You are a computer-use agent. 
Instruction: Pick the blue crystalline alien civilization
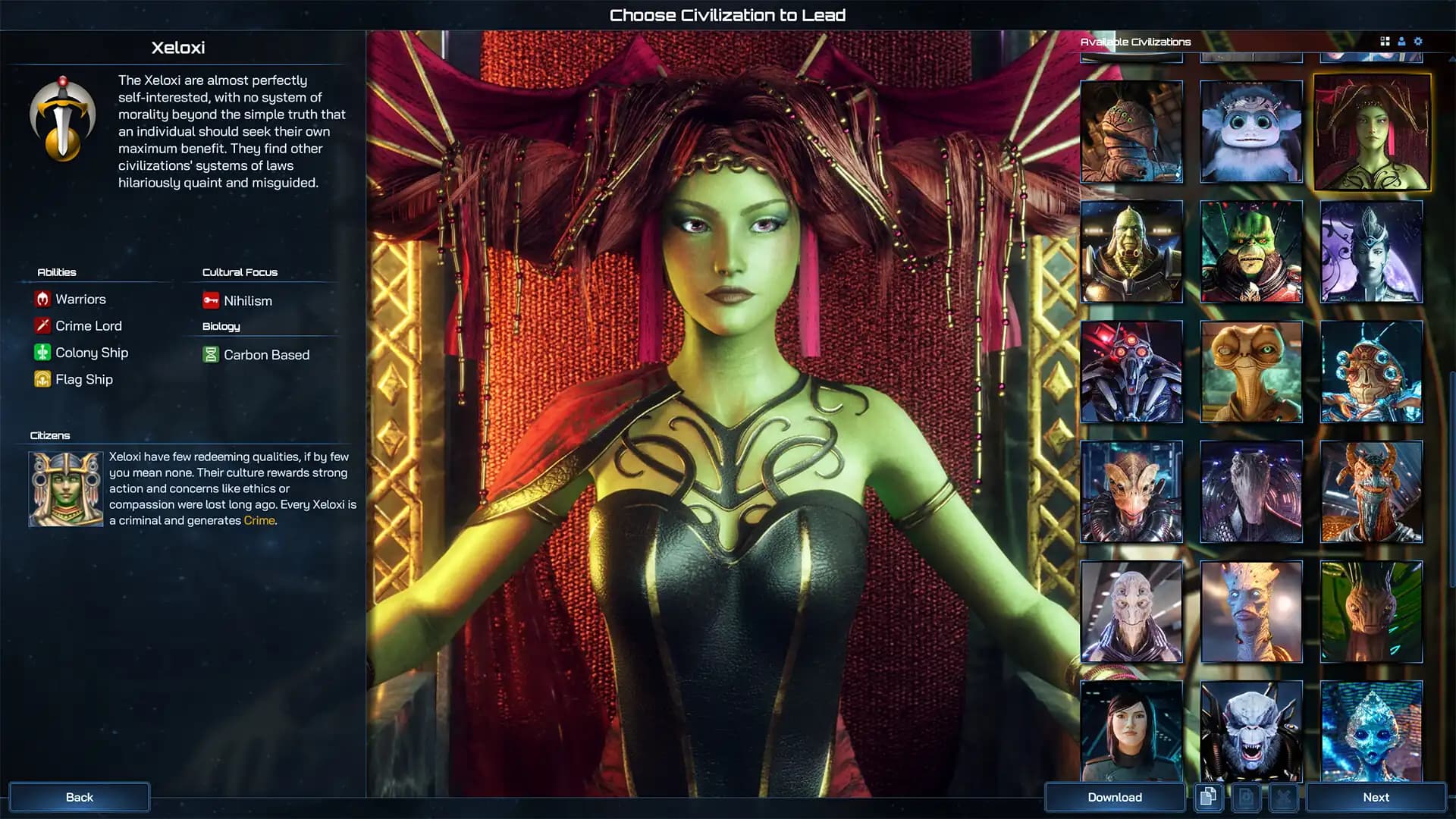tap(1371, 731)
